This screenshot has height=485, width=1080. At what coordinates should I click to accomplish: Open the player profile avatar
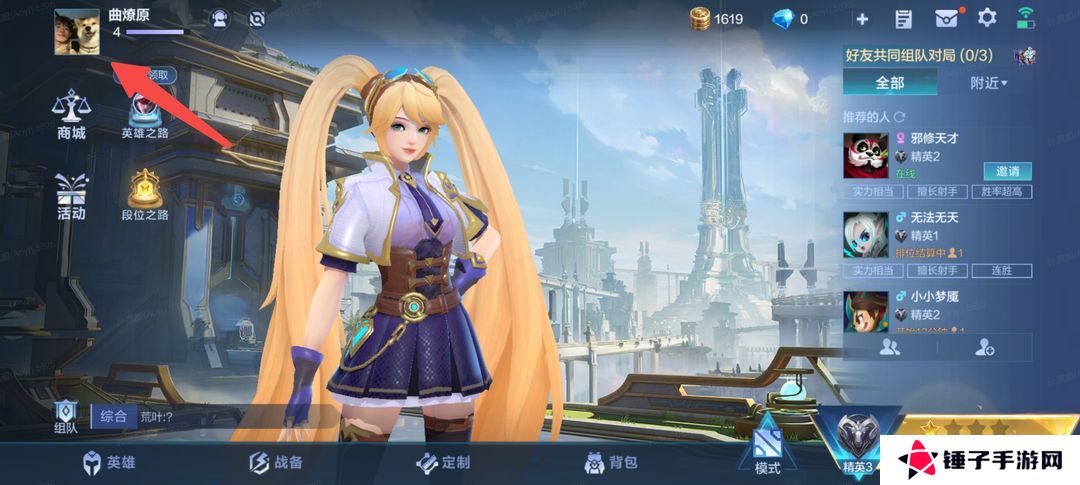(x=77, y=32)
